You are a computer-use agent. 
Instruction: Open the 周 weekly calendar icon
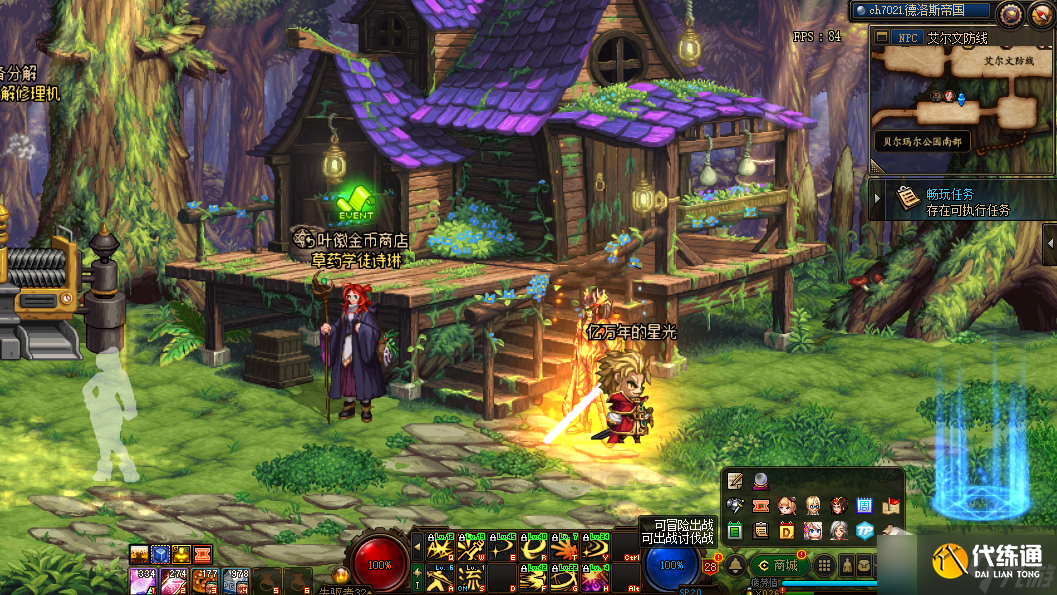tap(865, 506)
